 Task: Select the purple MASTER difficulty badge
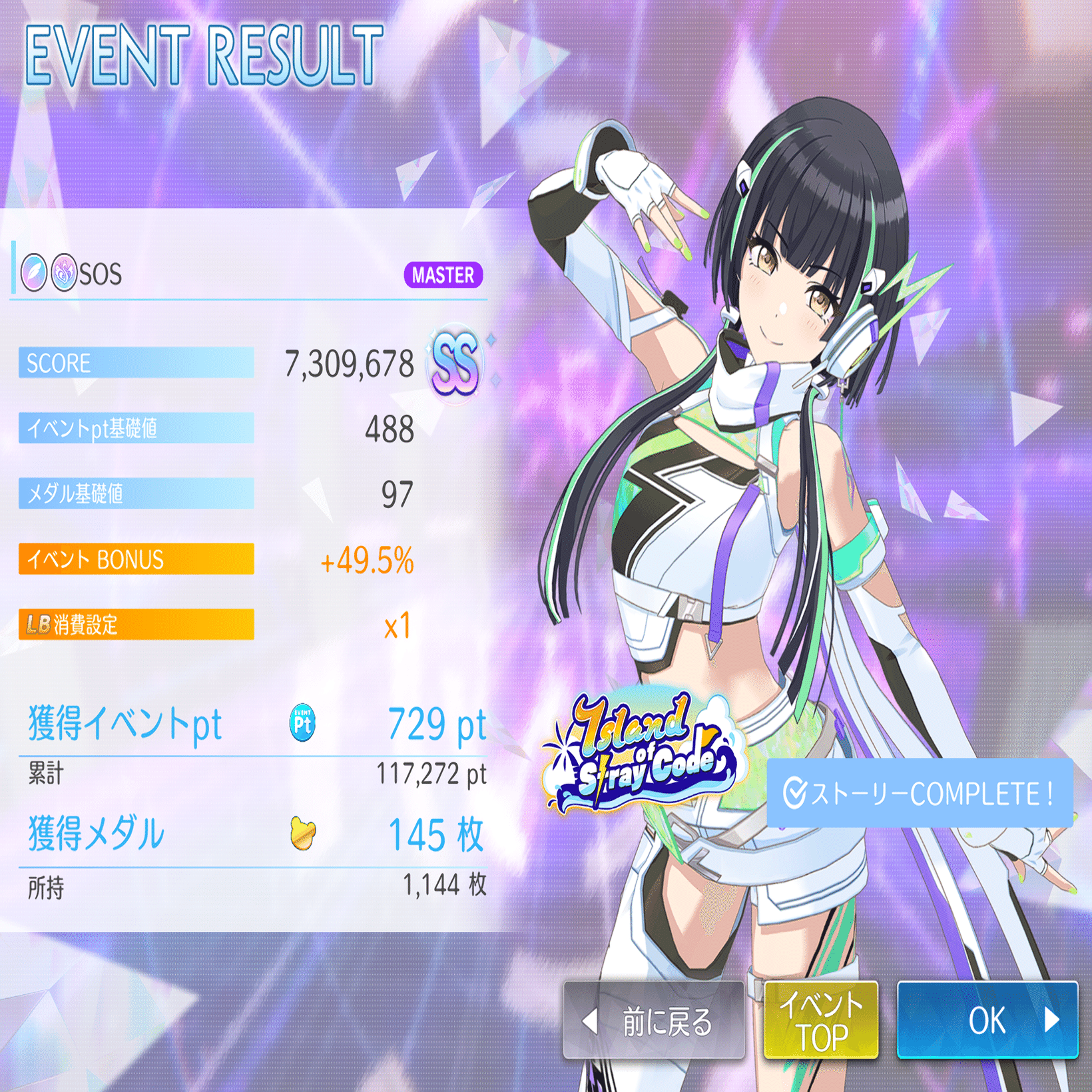(x=443, y=276)
